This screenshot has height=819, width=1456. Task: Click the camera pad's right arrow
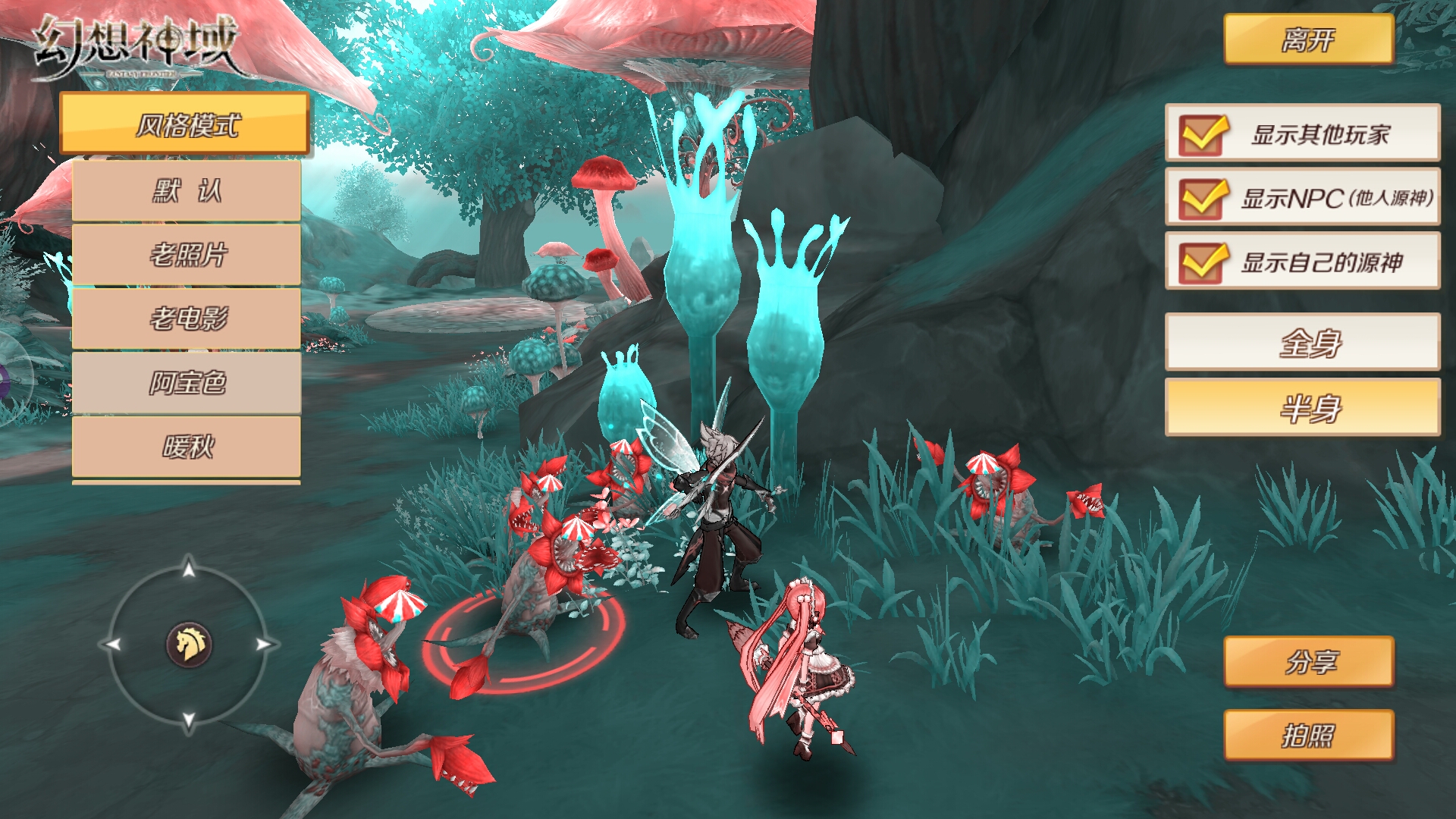(x=263, y=645)
